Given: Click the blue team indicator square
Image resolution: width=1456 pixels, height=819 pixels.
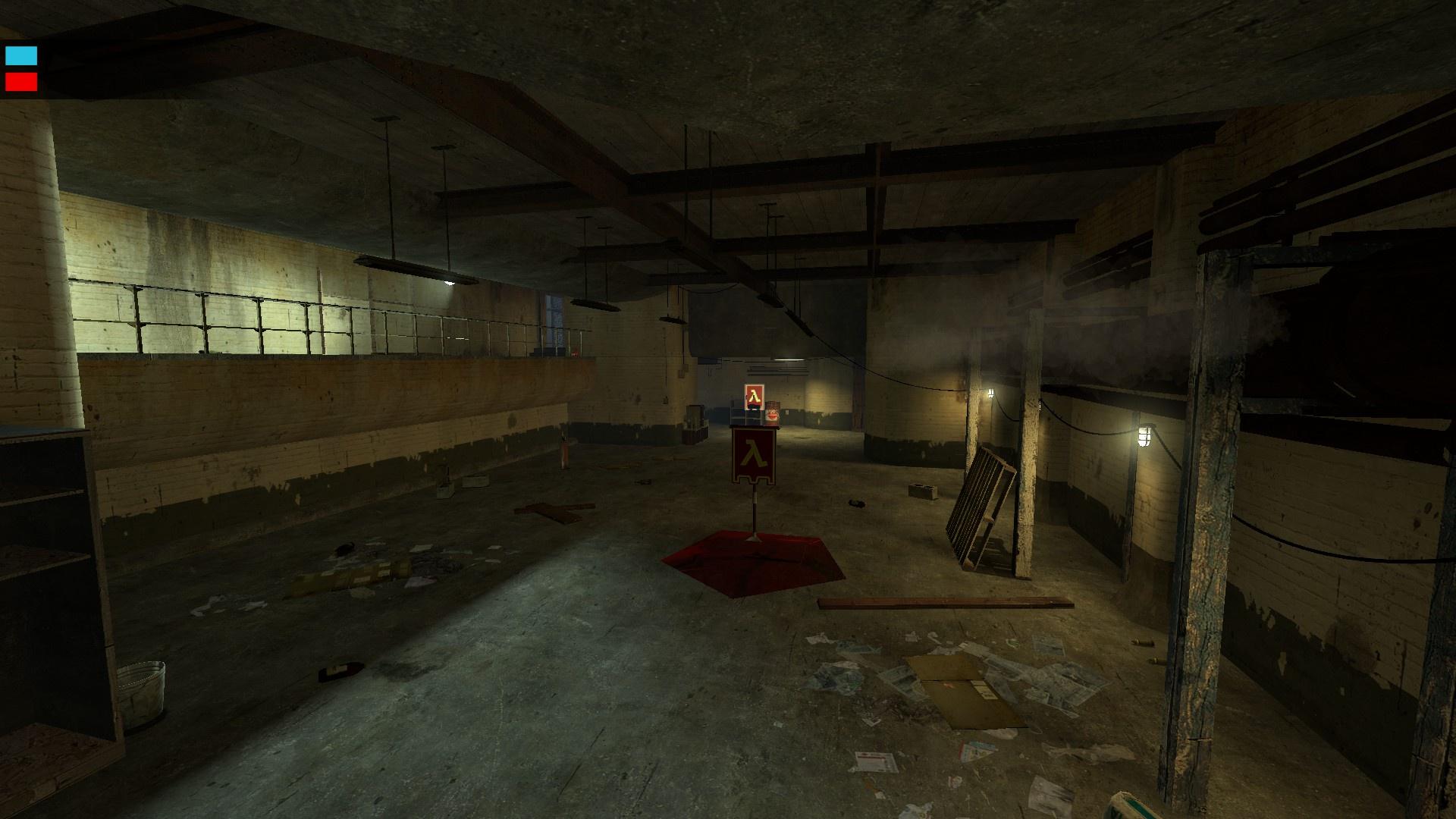Looking at the screenshot, I should pos(21,55).
